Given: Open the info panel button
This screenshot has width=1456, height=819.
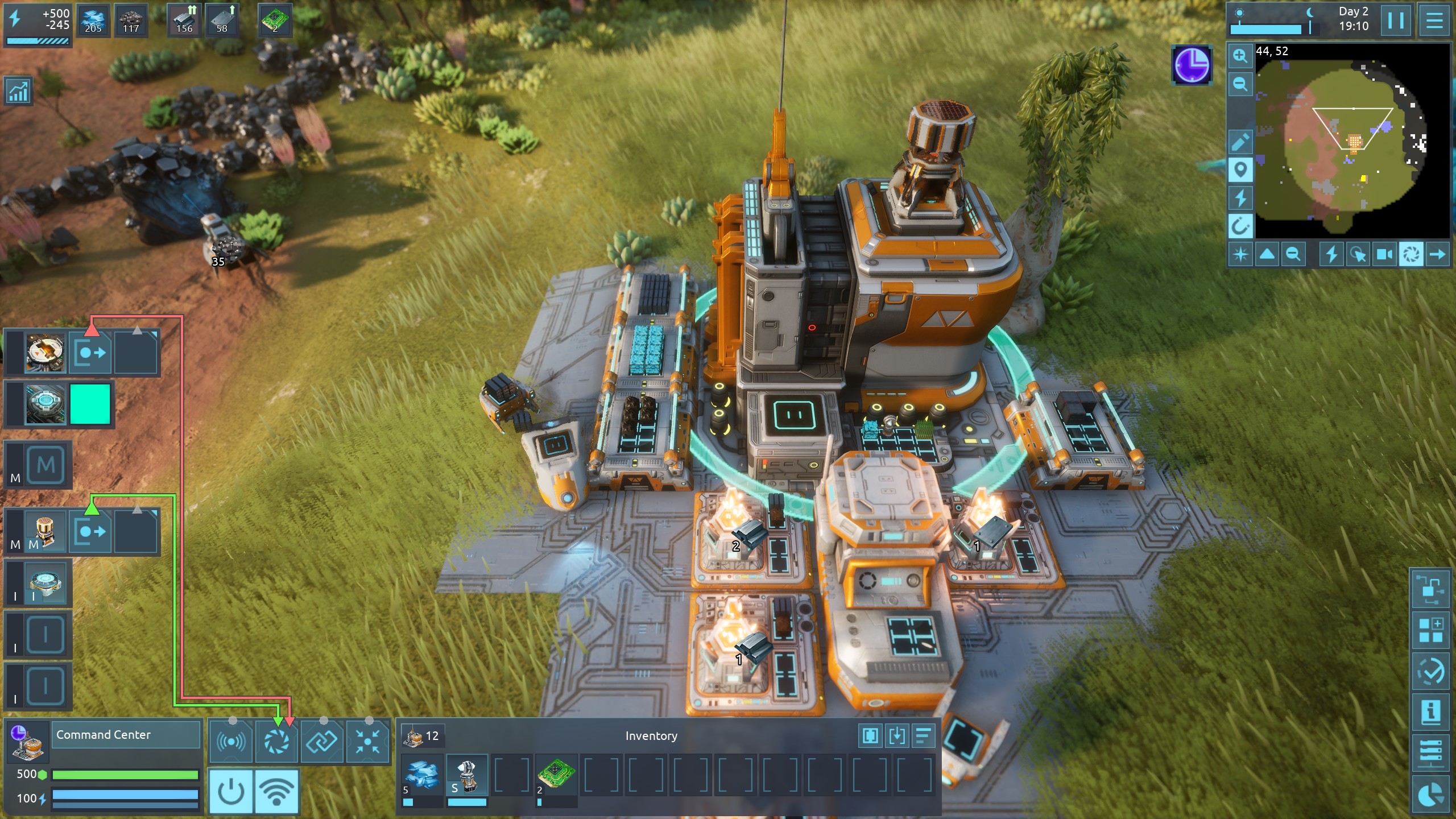Looking at the screenshot, I should pyautogui.click(x=1430, y=712).
